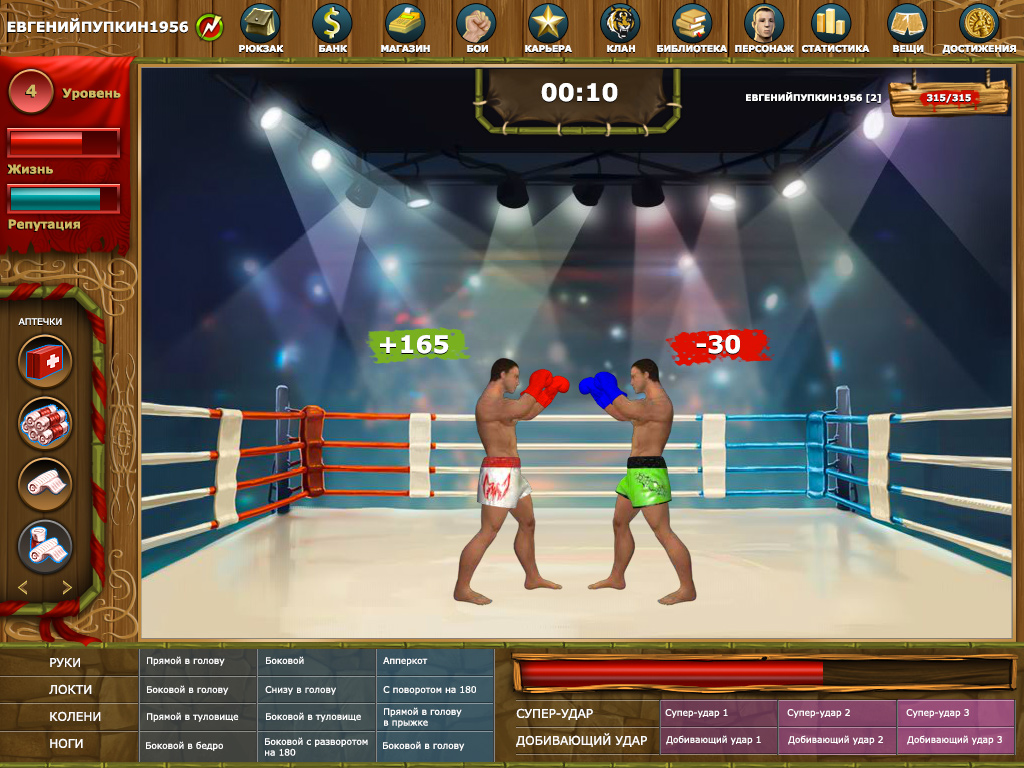Open the Клан tiger icon
Image resolution: width=1024 pixels, height=768 pixels.
620,26
